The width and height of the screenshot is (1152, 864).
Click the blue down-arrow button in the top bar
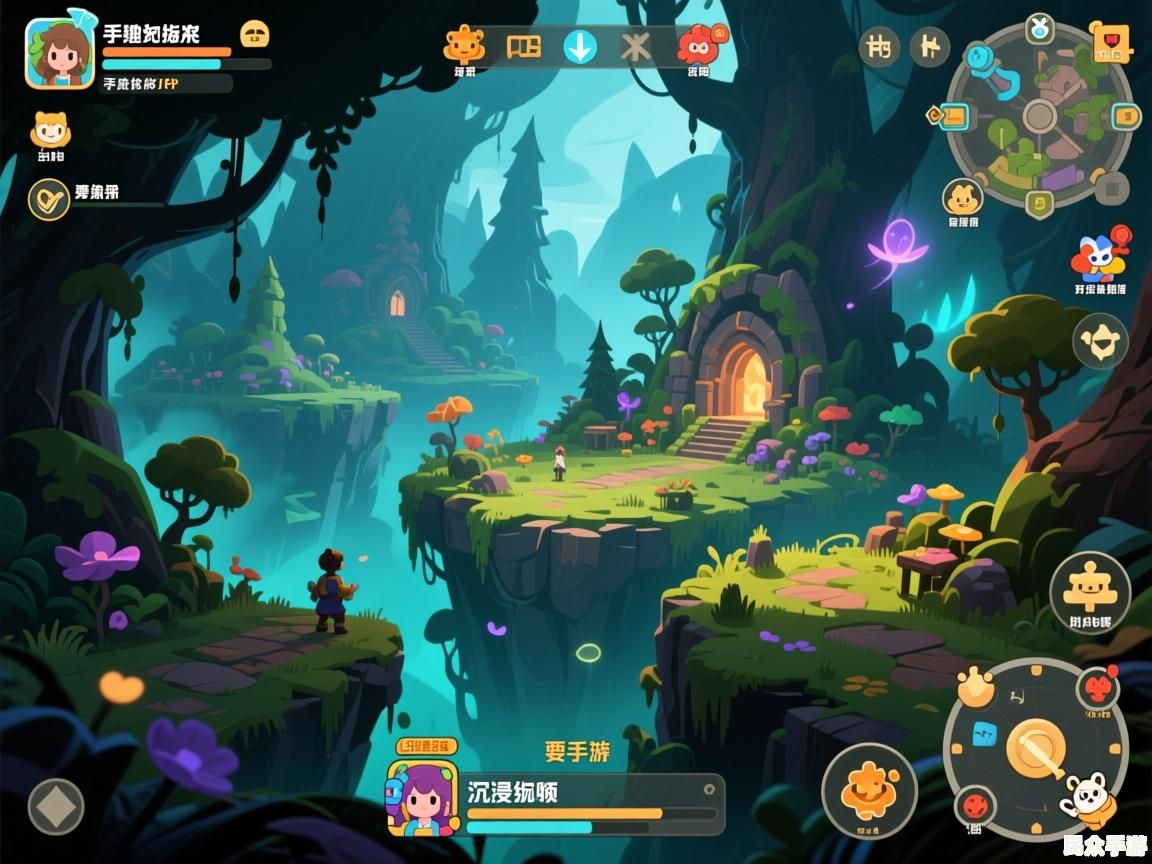point(580,47)
